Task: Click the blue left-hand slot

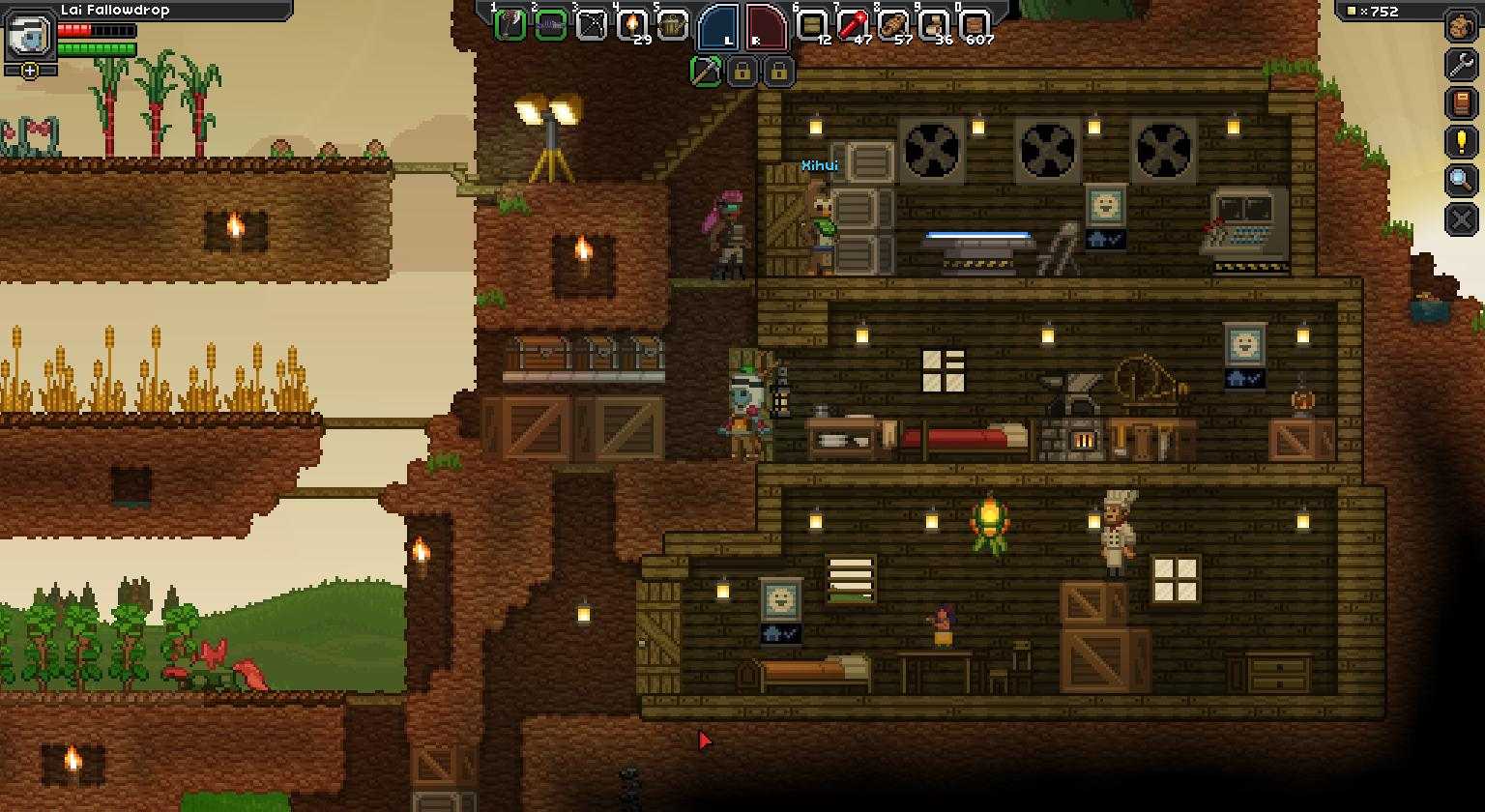Action: tap(718, 26)
